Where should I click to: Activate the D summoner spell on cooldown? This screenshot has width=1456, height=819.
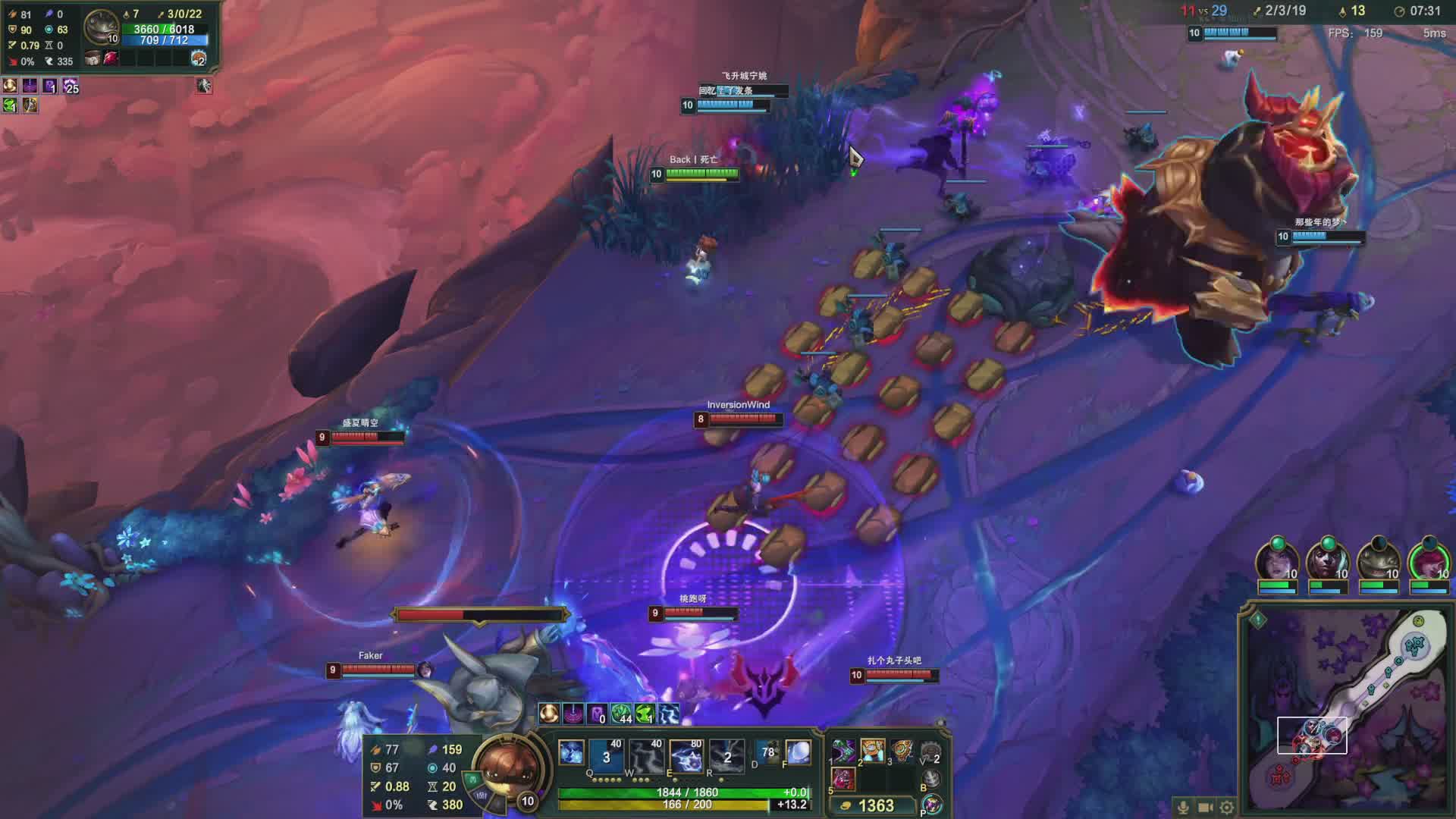coord(768,752)
